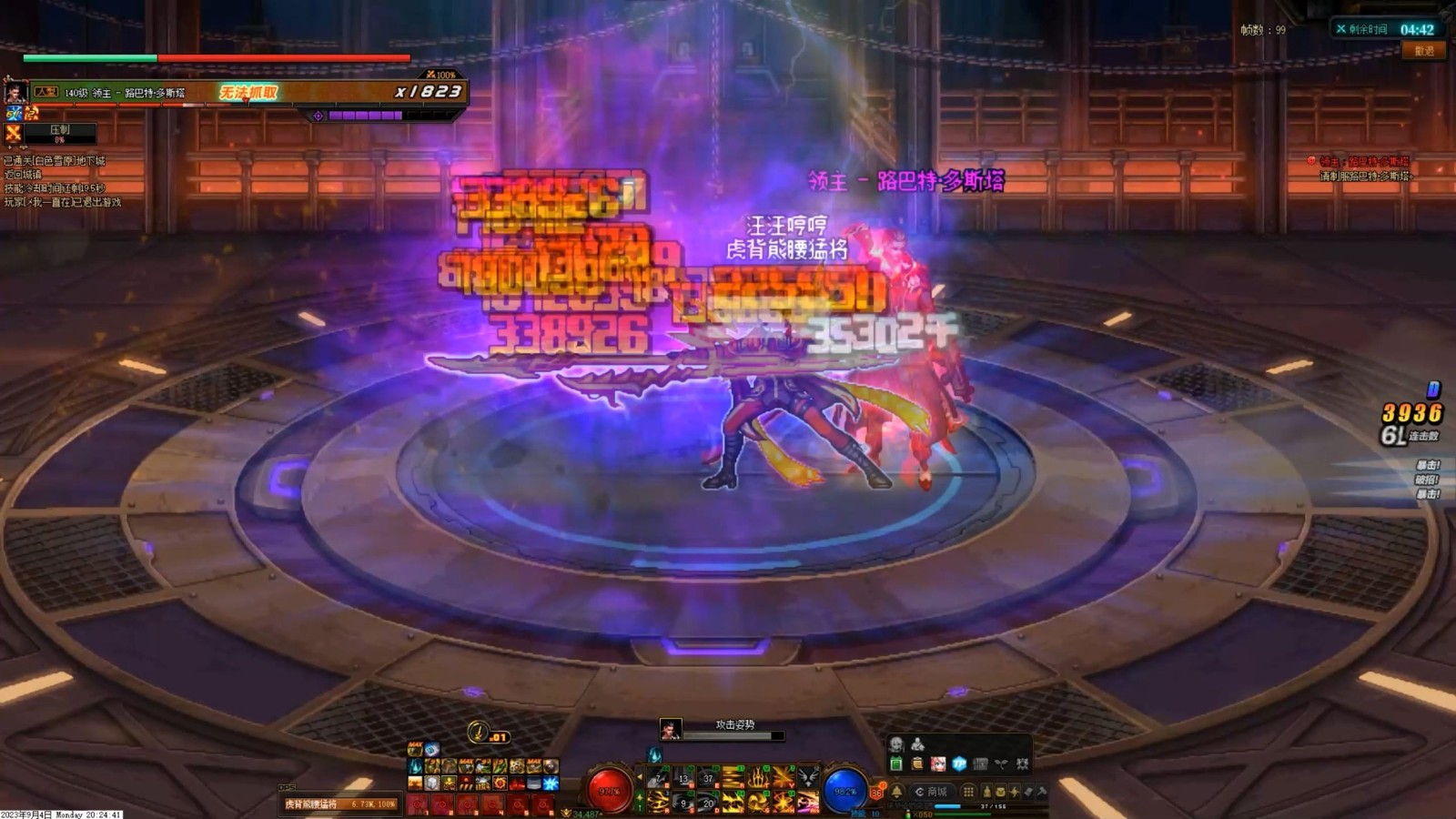Use the skill slot showing cooldown 20
This screenshot has width=1456, height=819.
708,803
